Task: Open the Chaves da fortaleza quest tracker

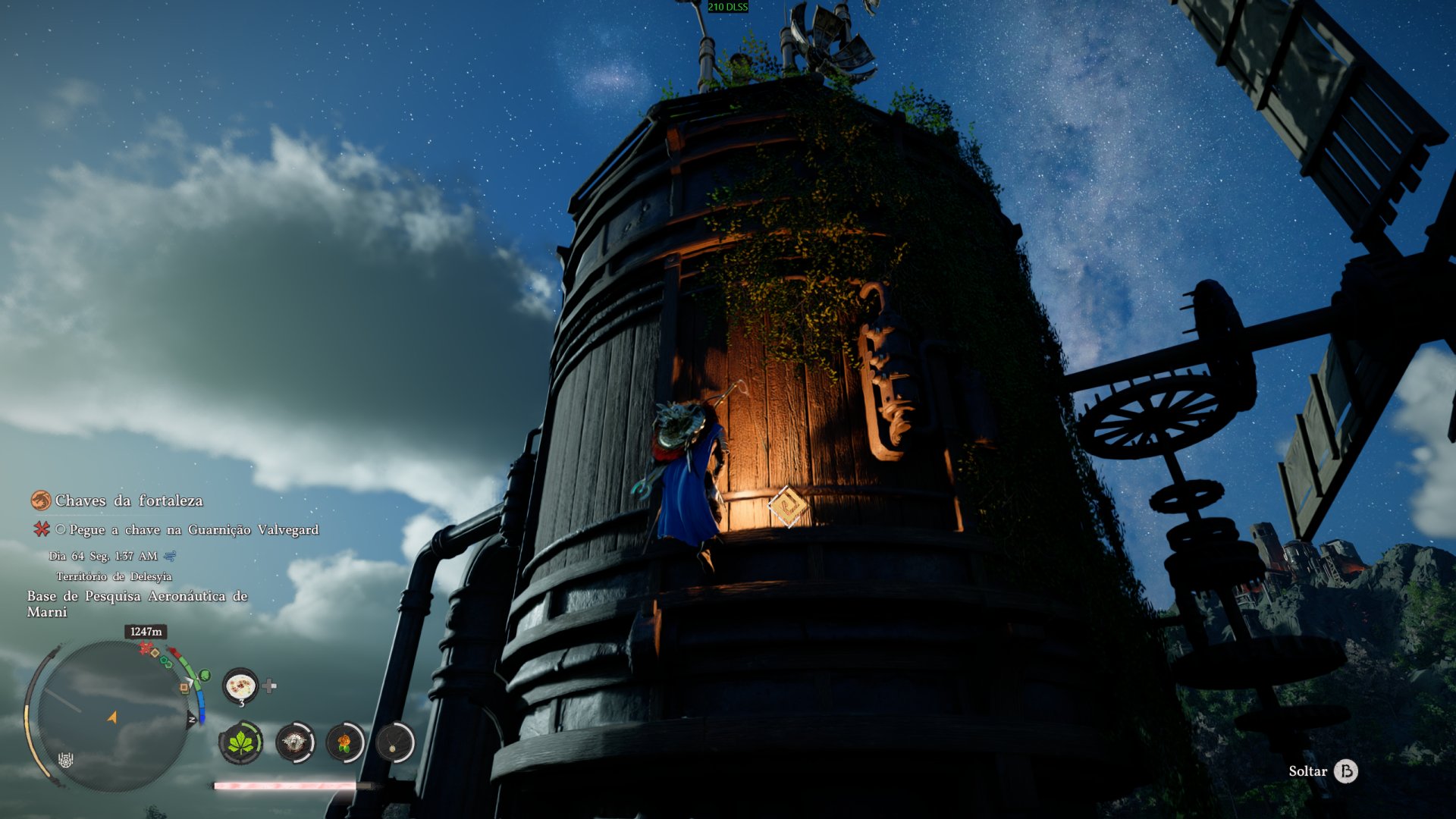Action: (127, 500)
